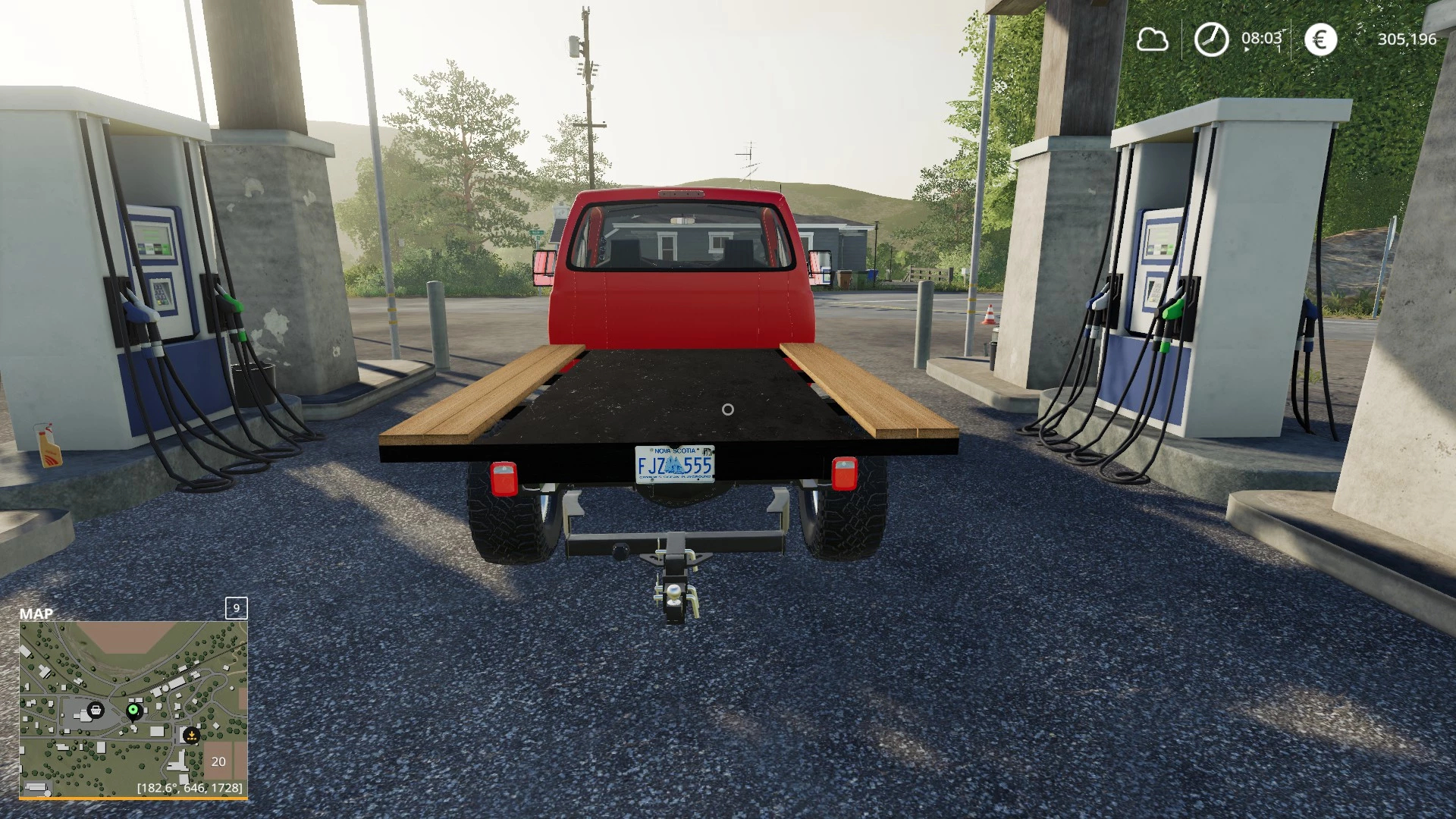1456x819 pixels.
Task: Click the euro money icon
Action: [x=1320, y=39]
